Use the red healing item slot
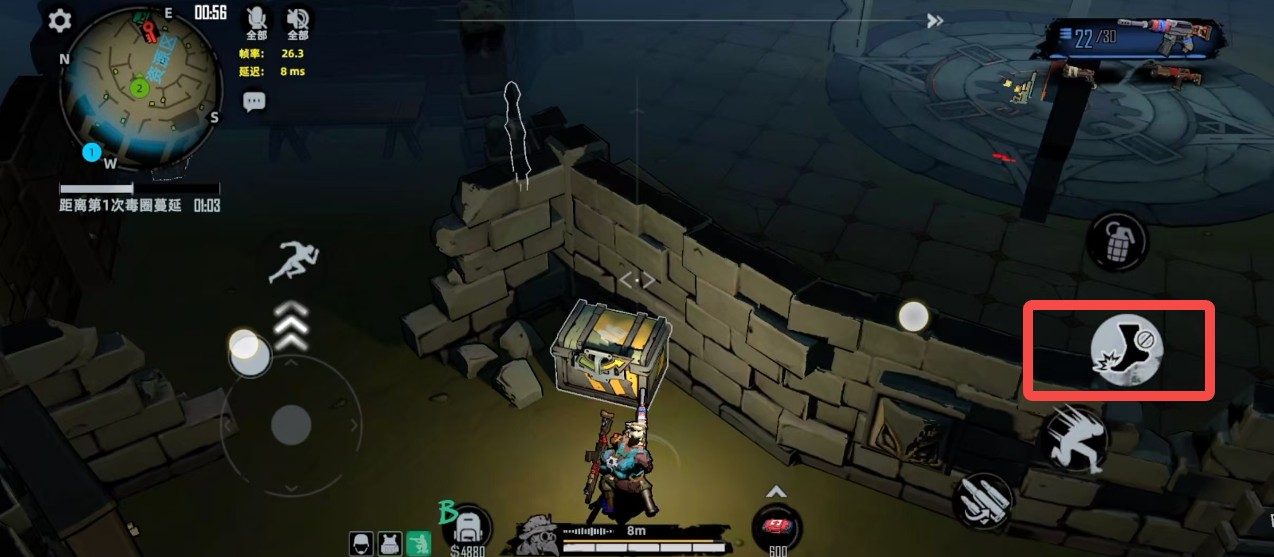 [x=777, y=527]
